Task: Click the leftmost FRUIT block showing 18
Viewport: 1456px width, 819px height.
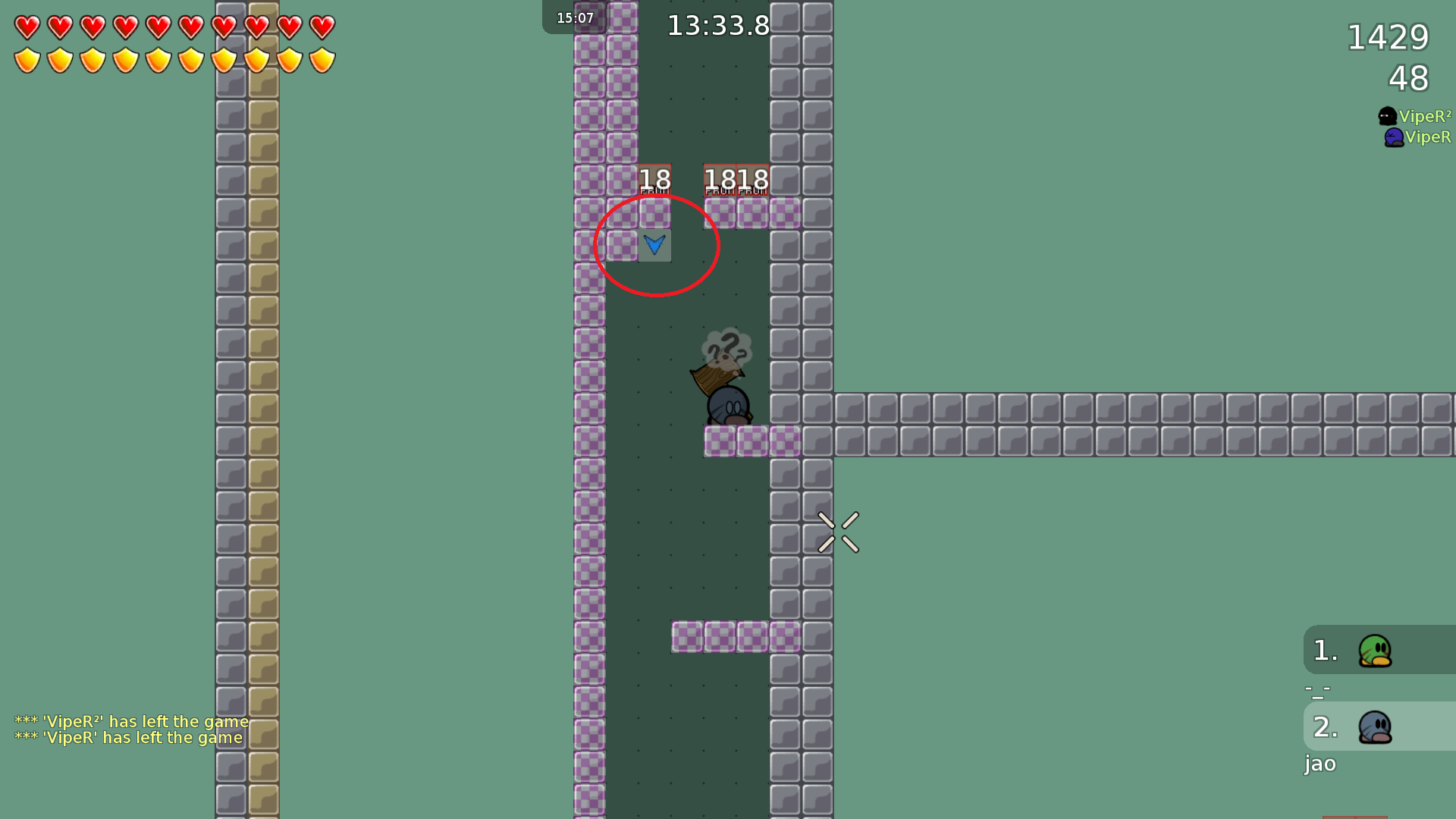Action: coord(654,180)
